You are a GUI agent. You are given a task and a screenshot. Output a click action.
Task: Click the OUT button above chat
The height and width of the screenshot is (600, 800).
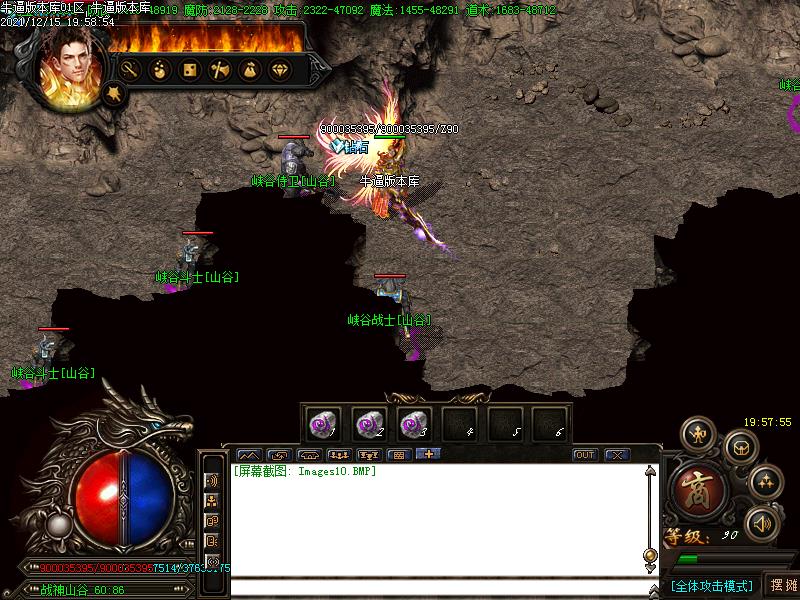coord(585,455)
